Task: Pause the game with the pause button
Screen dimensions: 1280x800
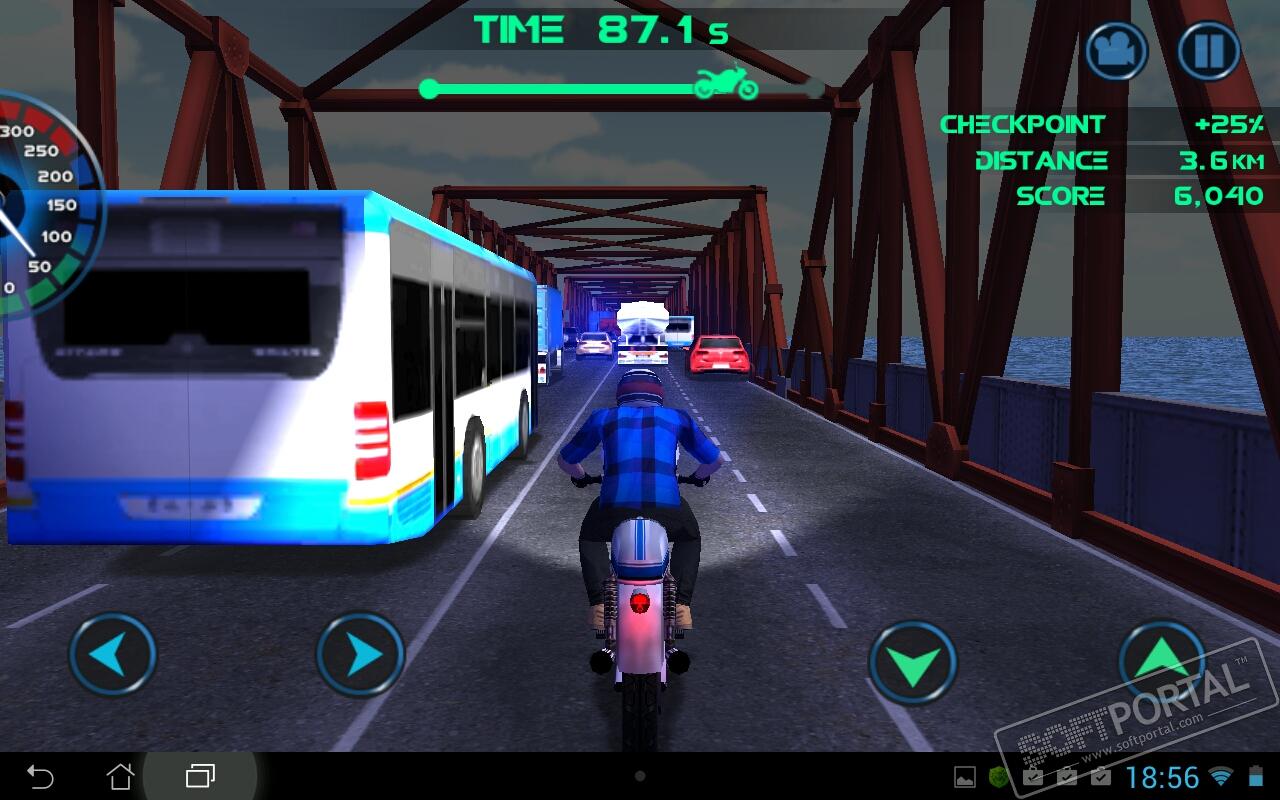Action: coord(1208,51)
